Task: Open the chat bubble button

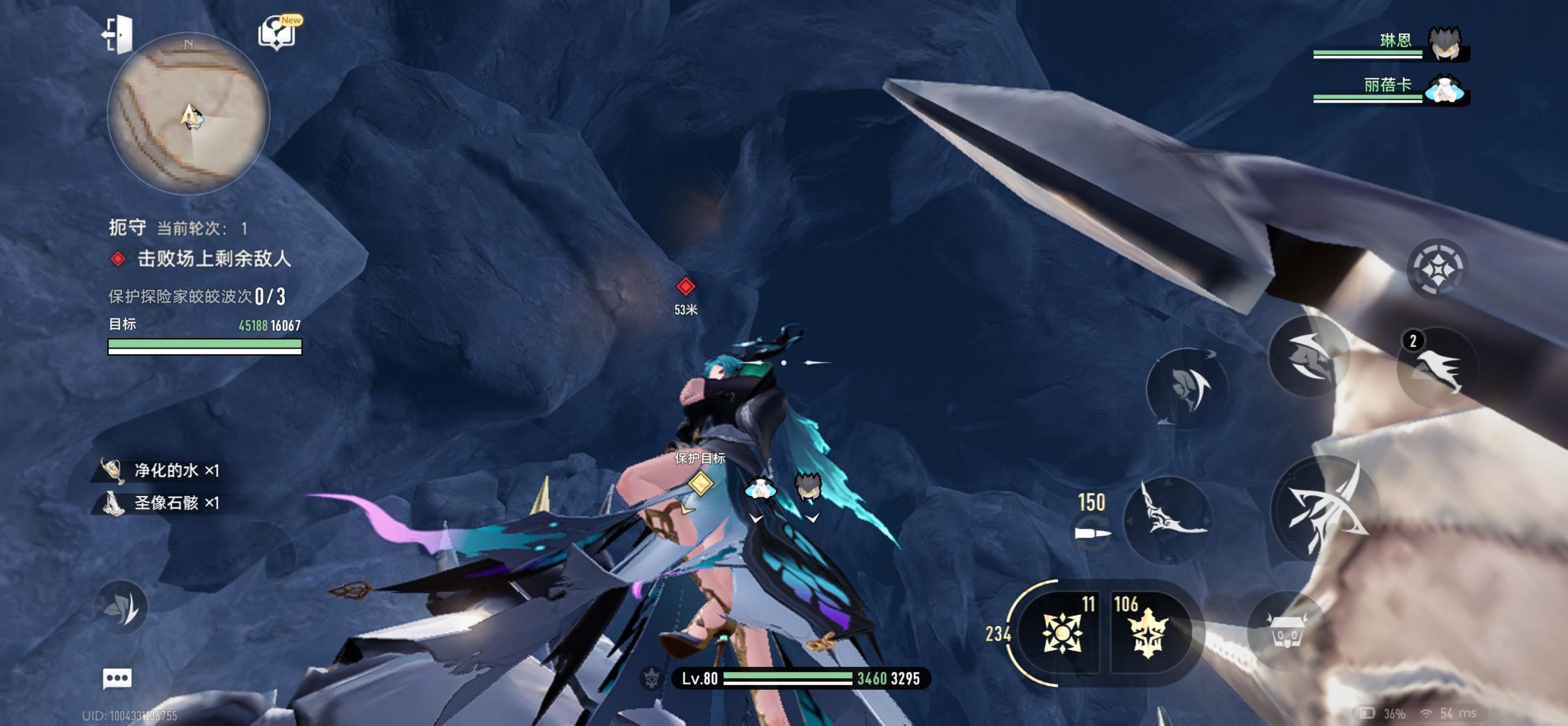Action: coord(117,678)
